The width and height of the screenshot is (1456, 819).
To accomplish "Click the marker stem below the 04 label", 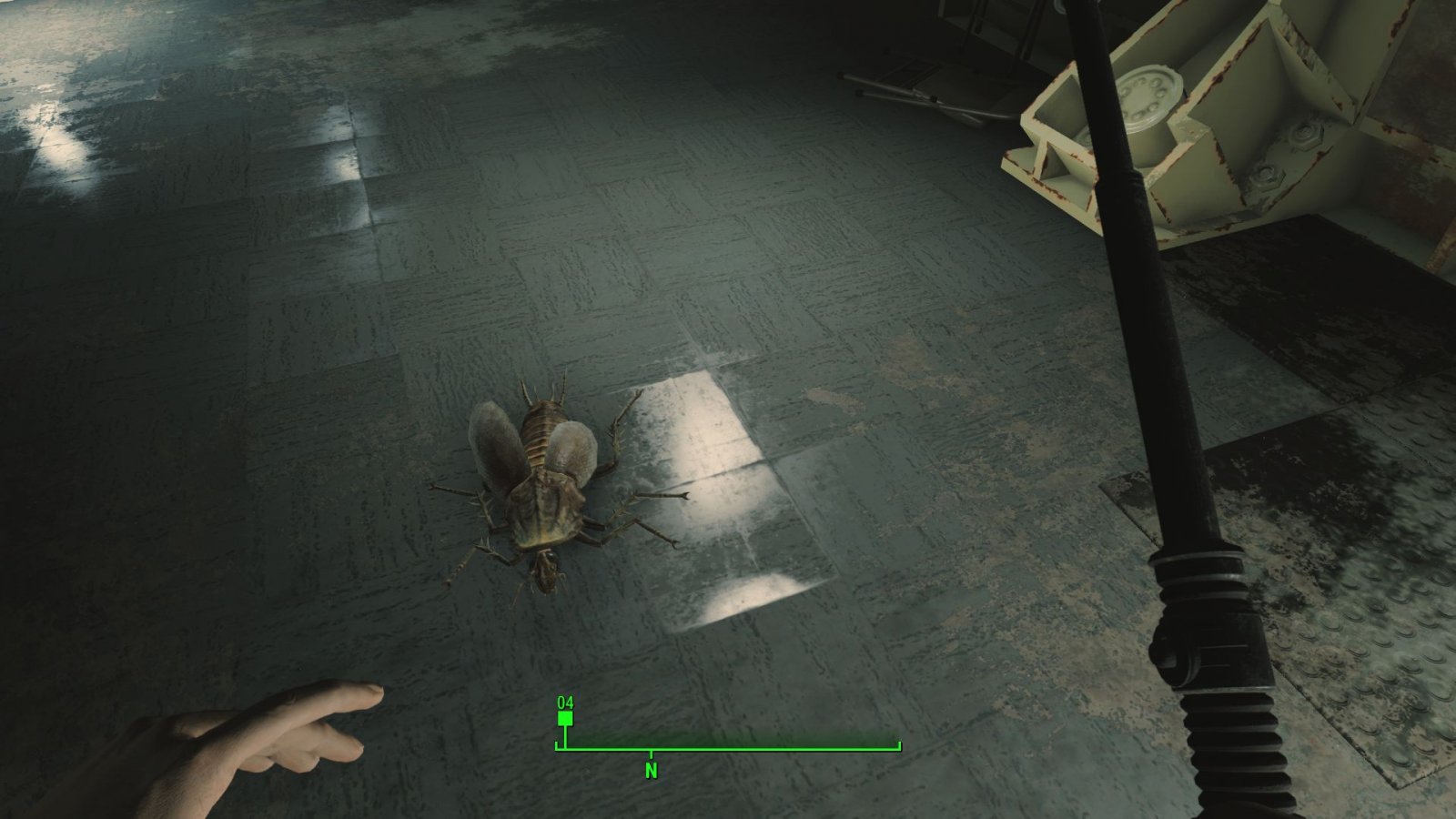I will 564,733.
